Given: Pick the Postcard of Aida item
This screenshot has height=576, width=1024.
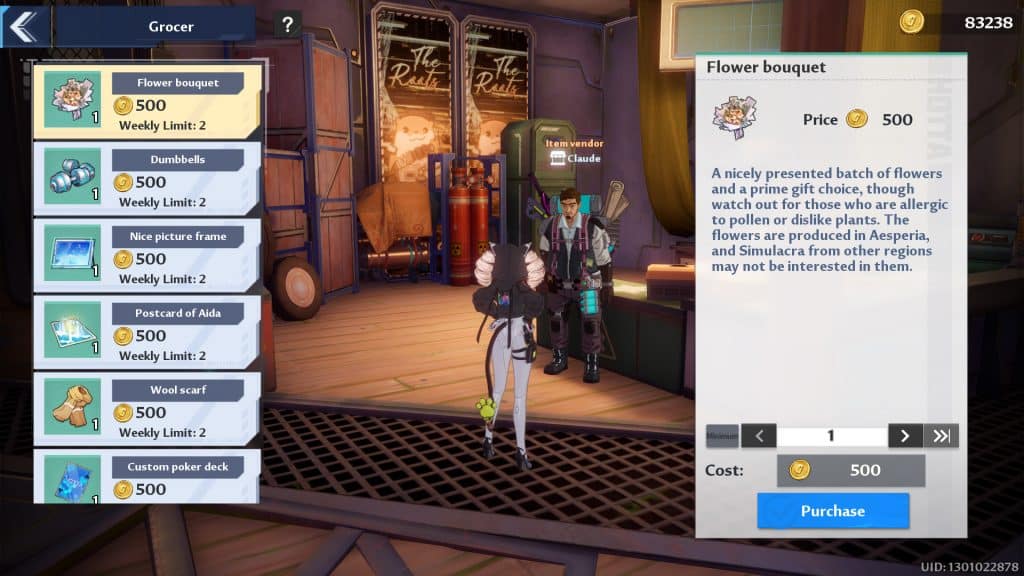Looking at the screenshot, I should pyautogui.click(x=148, y=332).
